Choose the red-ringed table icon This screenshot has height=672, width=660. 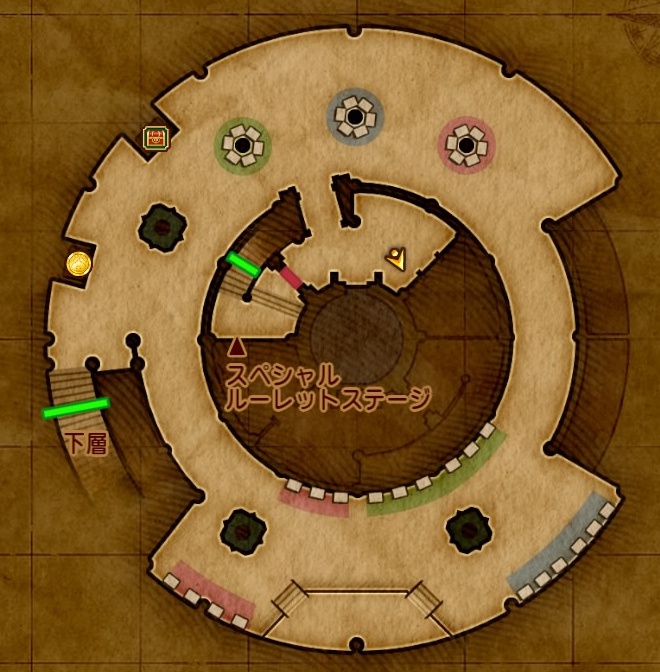pos(466,146)
